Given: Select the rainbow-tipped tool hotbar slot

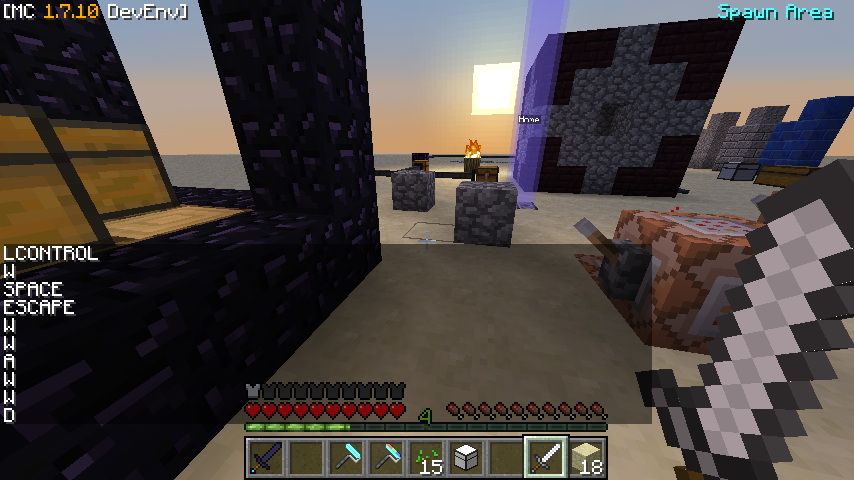Looking at the screenshot, I should tap(386, 458).
